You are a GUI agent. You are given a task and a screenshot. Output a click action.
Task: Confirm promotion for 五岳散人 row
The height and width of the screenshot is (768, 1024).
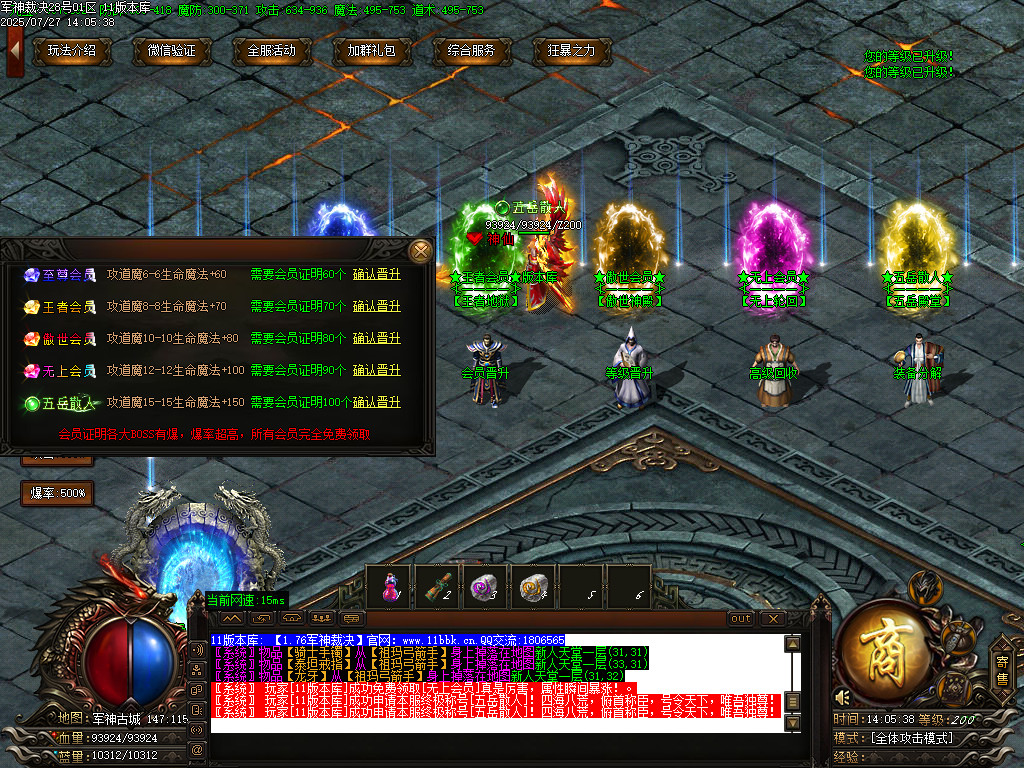376,403
